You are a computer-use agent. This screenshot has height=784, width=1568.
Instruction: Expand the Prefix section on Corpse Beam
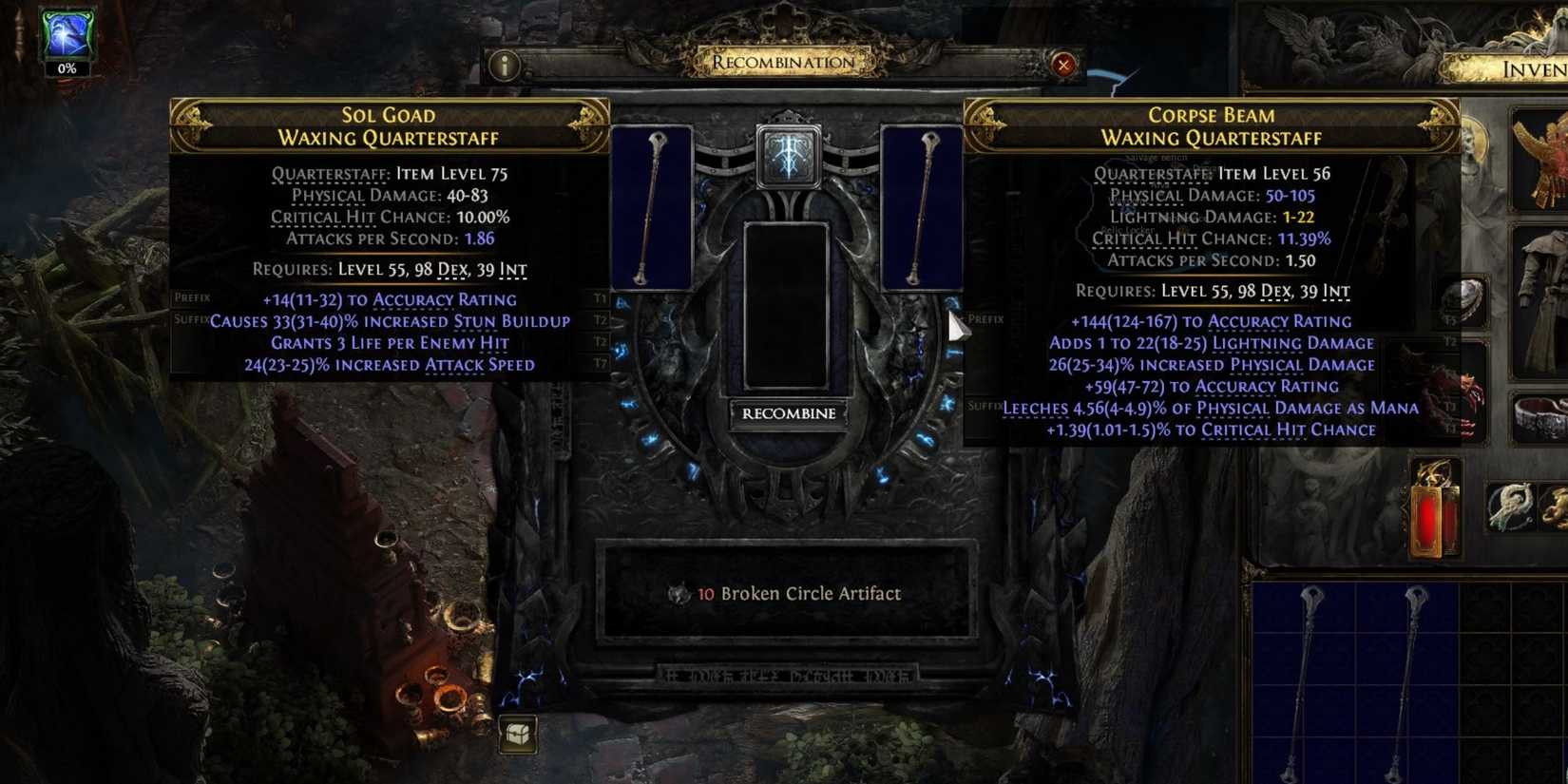pyautogui.click(x=982, y=319)
